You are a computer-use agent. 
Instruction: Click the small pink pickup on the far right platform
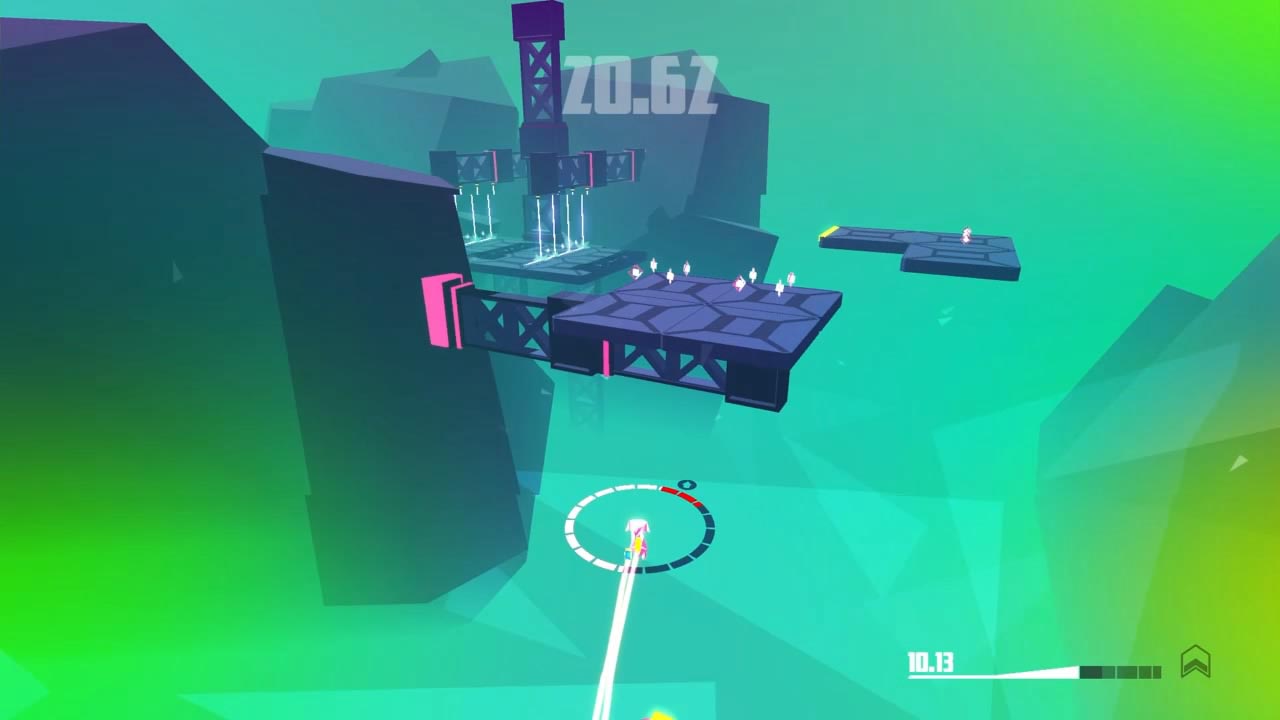coord(965,237)
